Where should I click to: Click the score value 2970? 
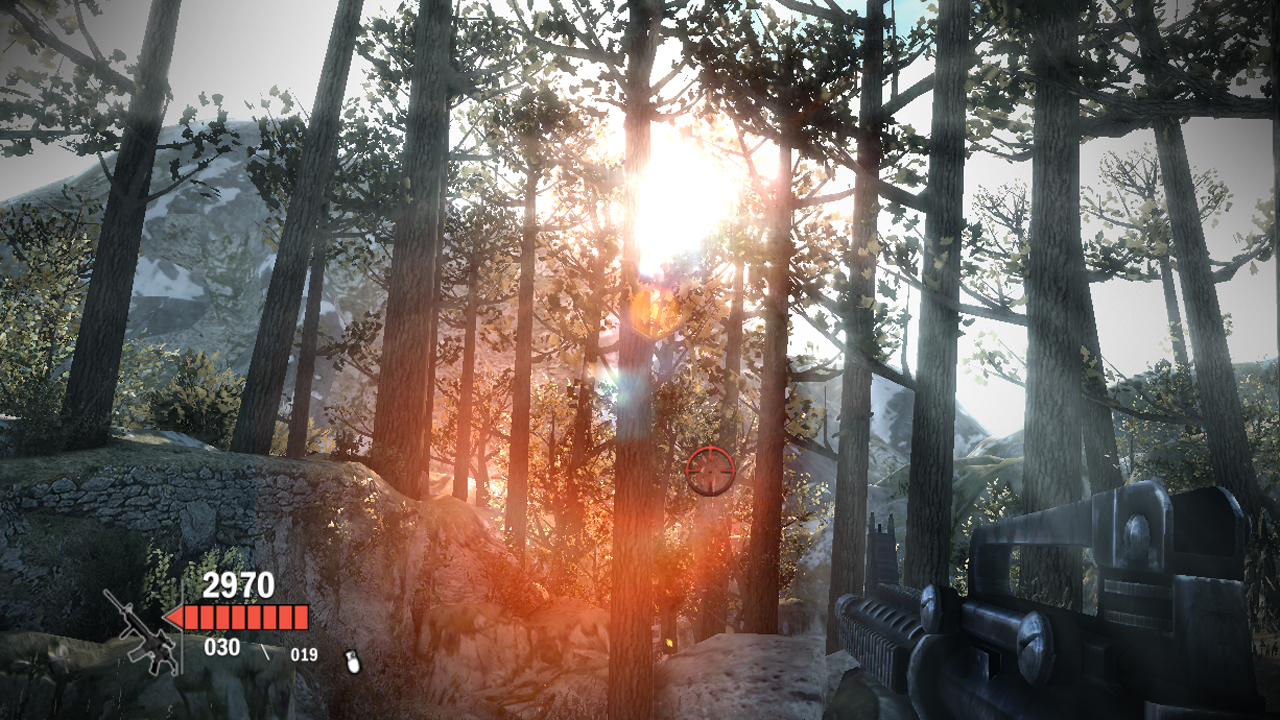click(238, 586)
